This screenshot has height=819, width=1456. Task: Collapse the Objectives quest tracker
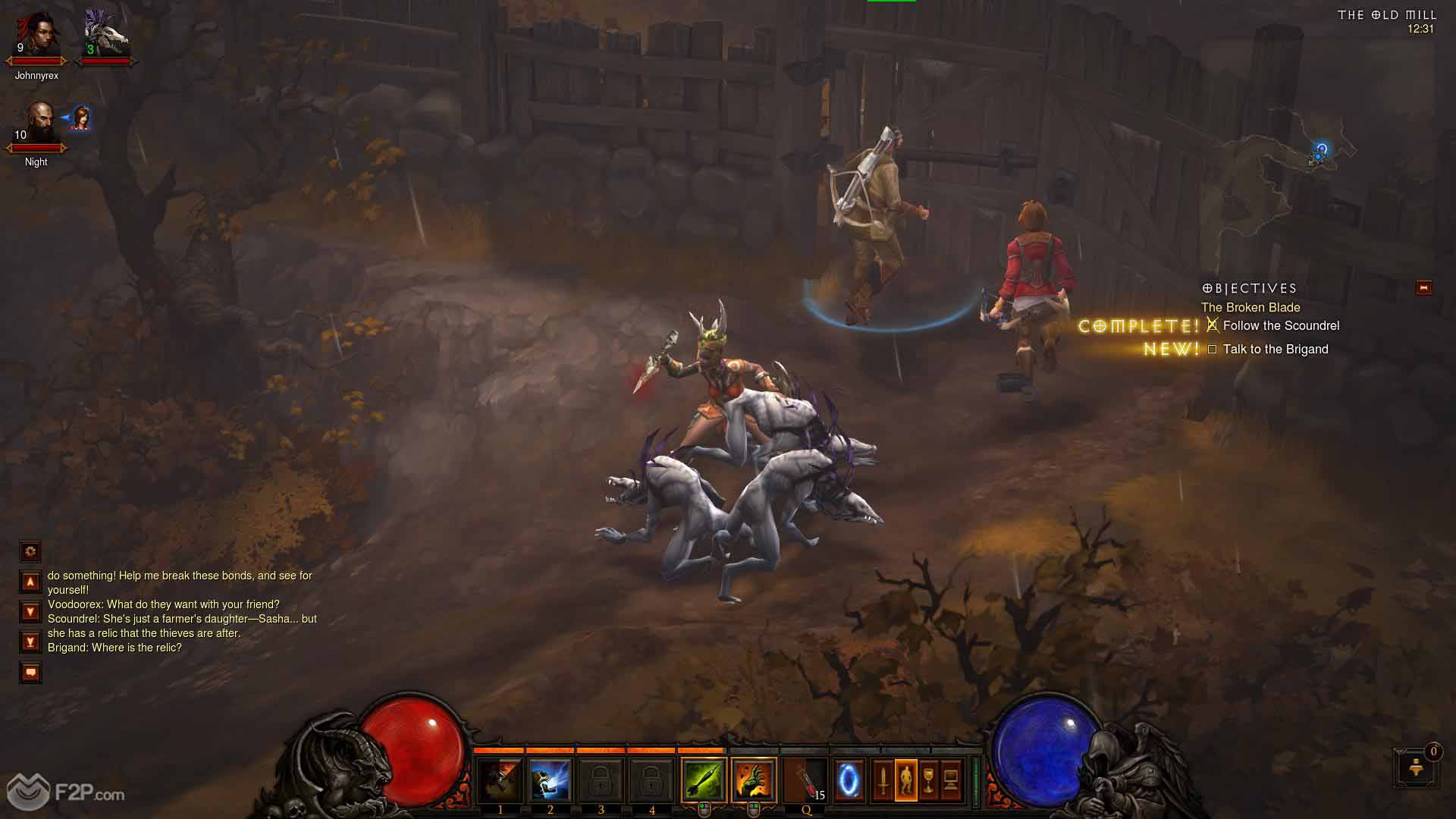[x=1423, y=288]
